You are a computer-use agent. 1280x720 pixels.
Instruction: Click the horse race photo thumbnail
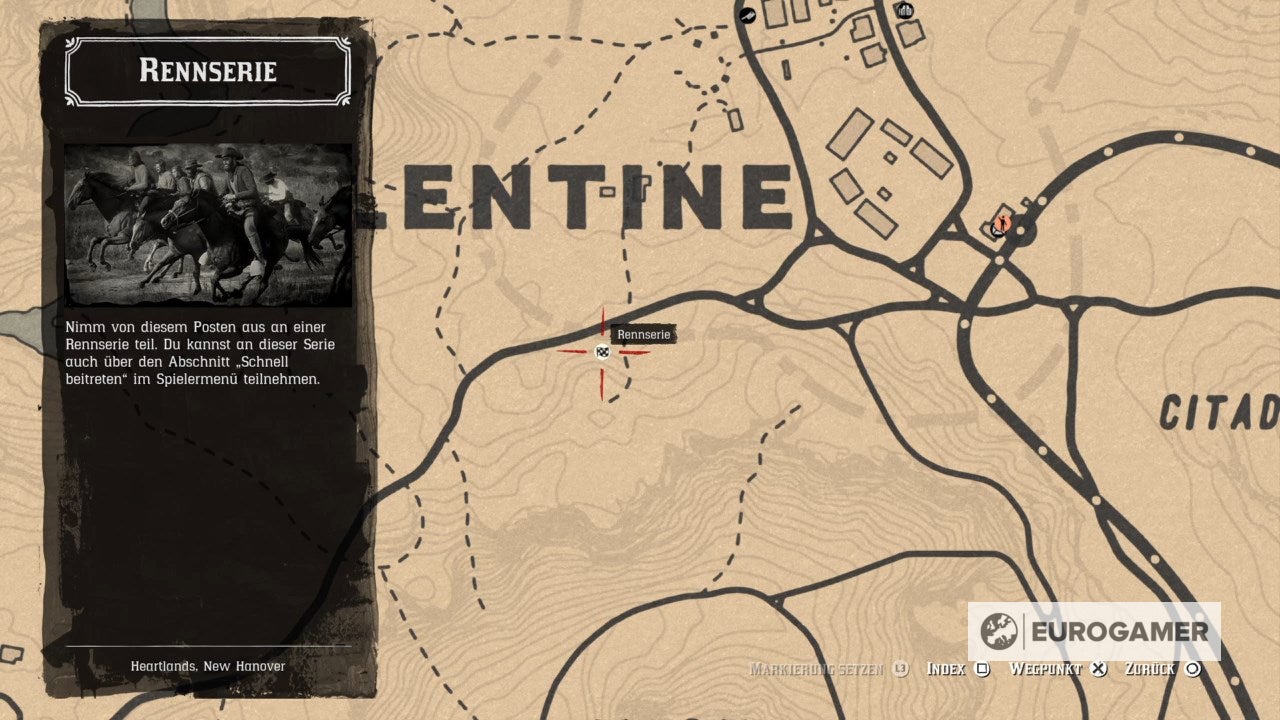208,214
